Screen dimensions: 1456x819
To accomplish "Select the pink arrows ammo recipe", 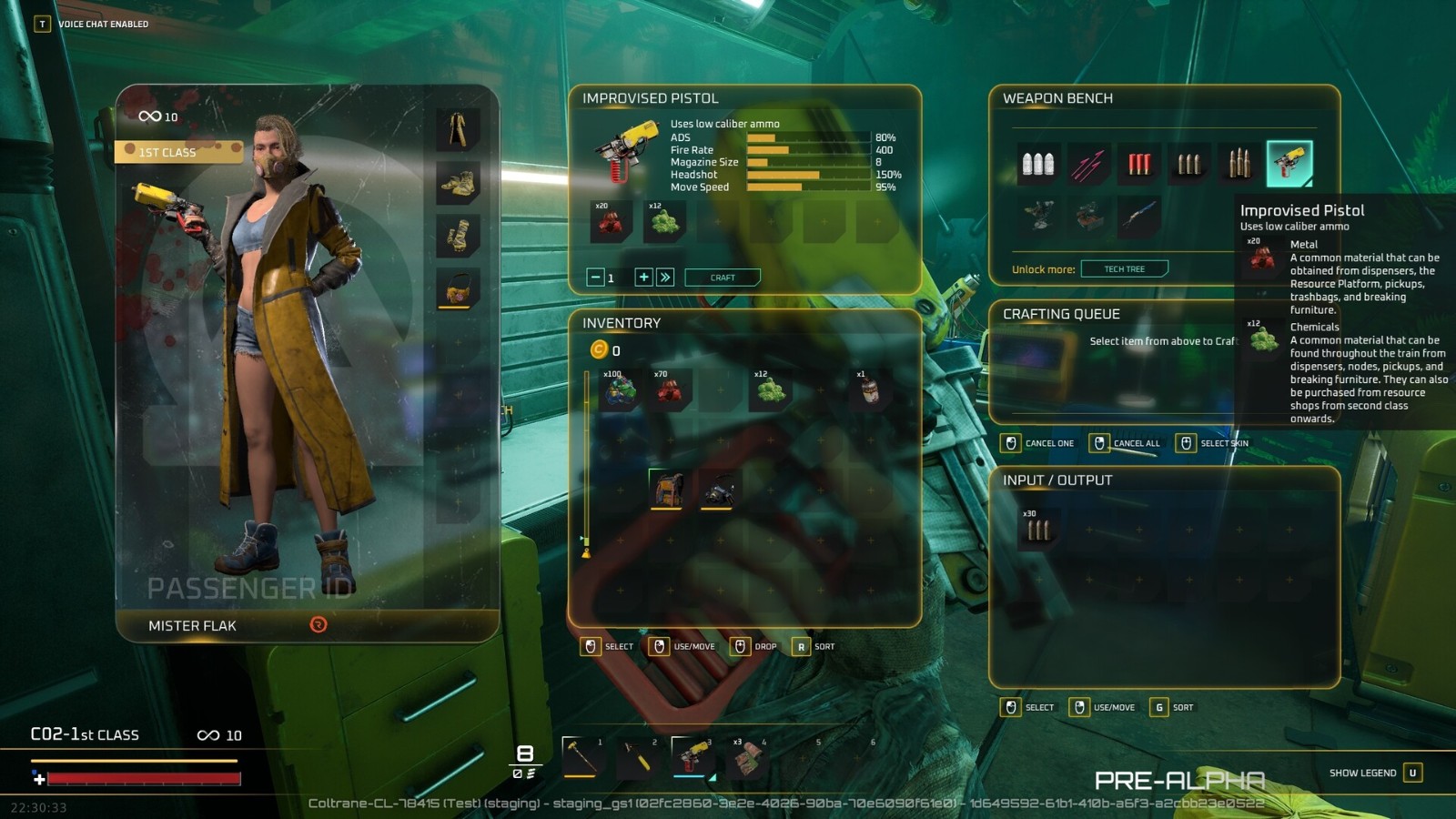I will pos(1088,165).
